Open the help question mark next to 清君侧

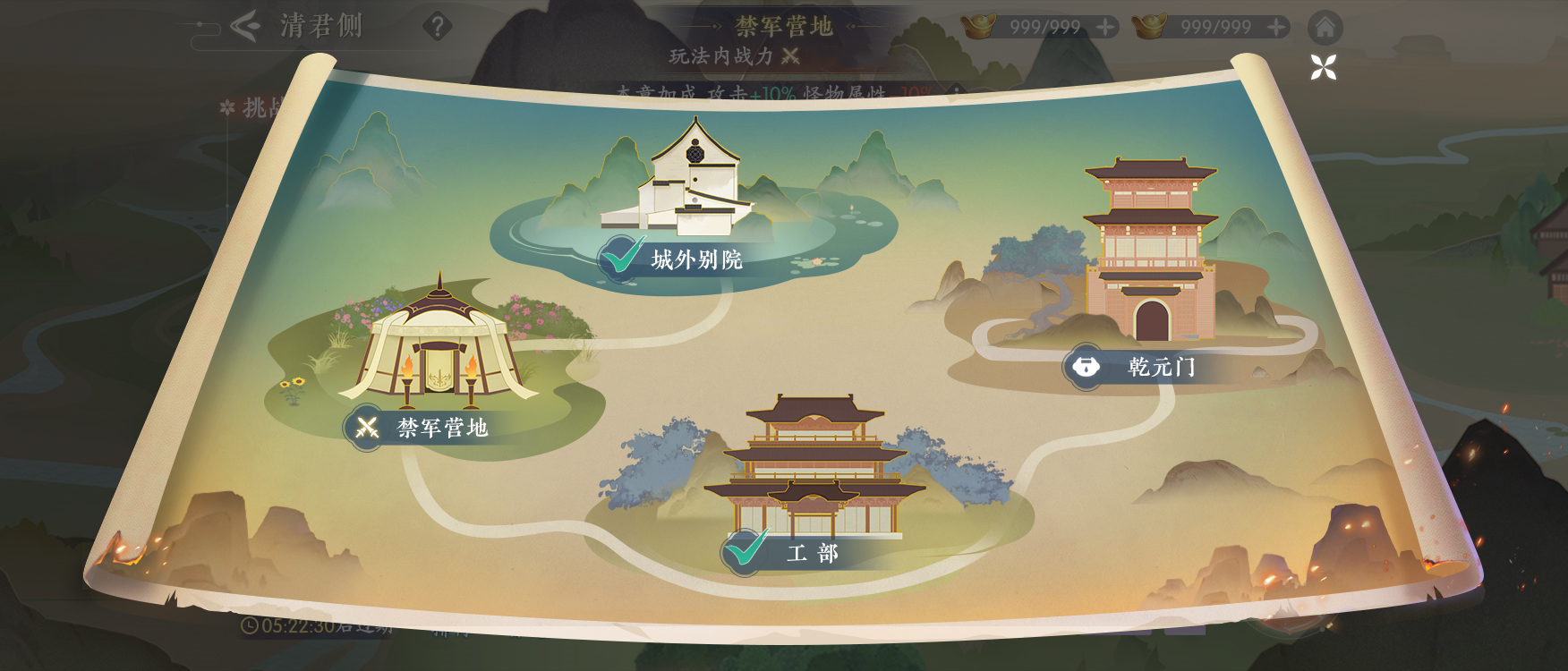[438, 26]
